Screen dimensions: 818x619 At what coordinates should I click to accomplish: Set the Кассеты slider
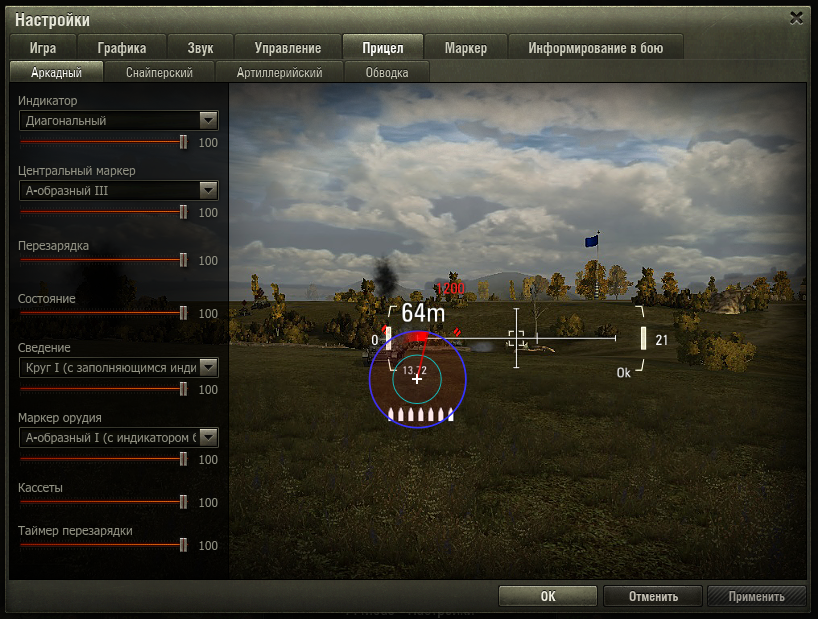coord(183,502)
